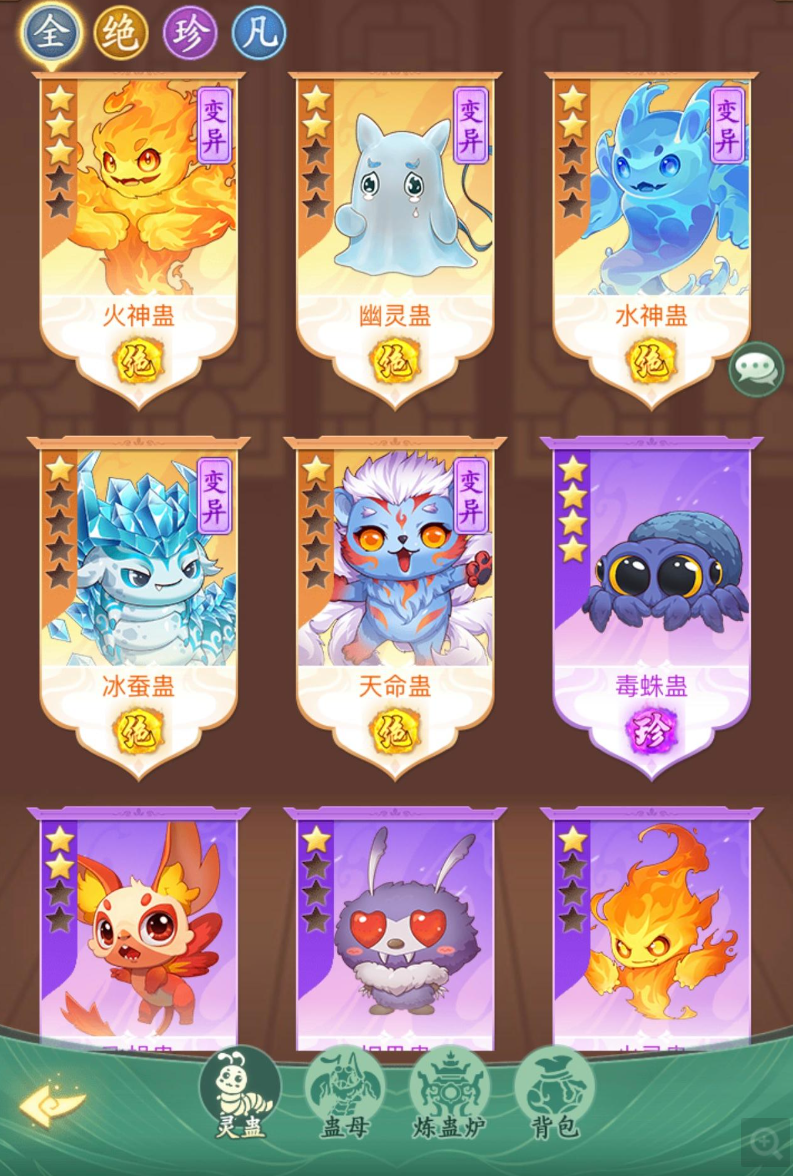793x1176 pixels.
Task: Choose the 珍 rarity filter tab
Action: (190, 34)
